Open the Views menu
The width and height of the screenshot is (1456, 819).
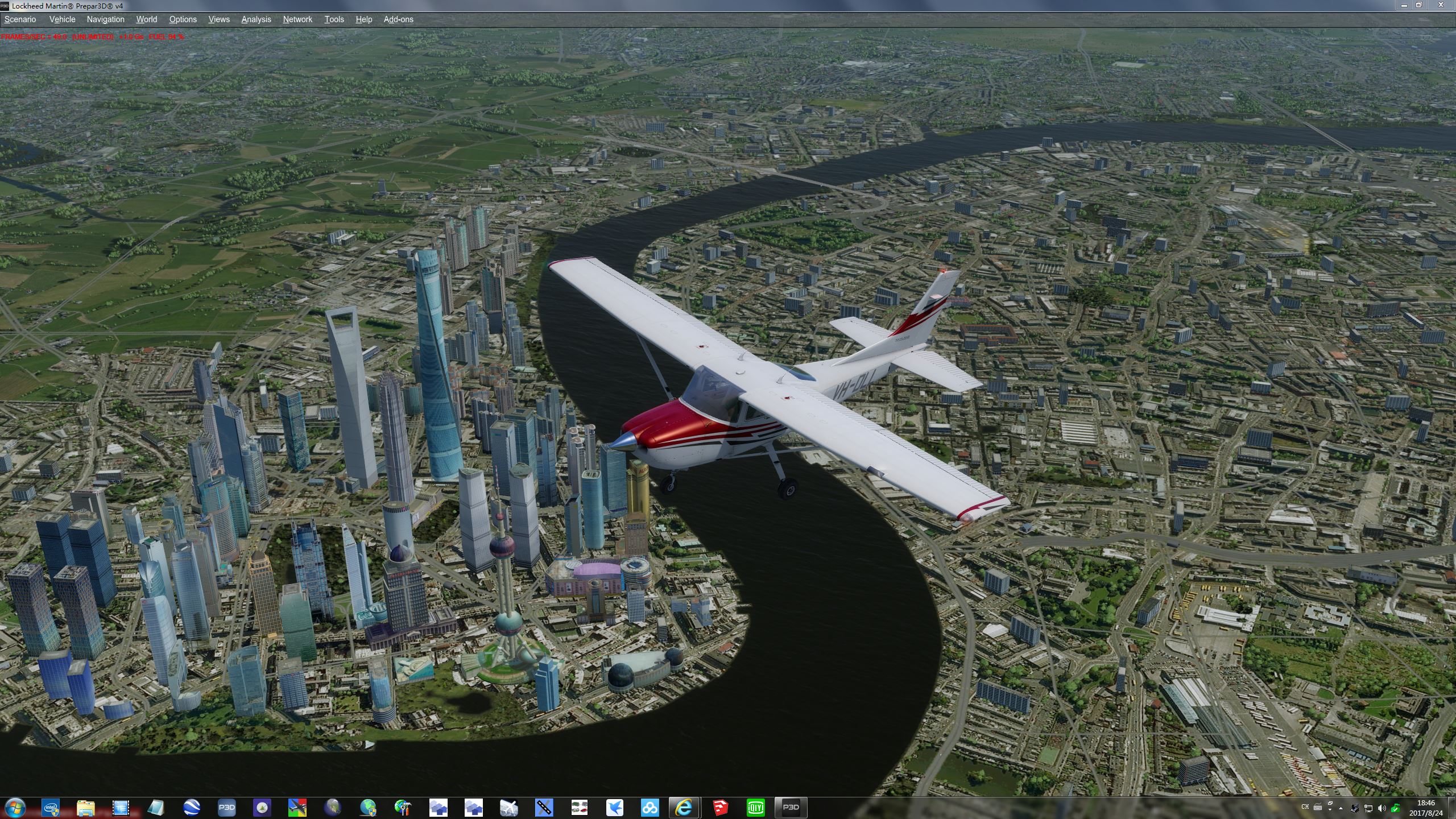pyautogui.click(x=219, y=19)
